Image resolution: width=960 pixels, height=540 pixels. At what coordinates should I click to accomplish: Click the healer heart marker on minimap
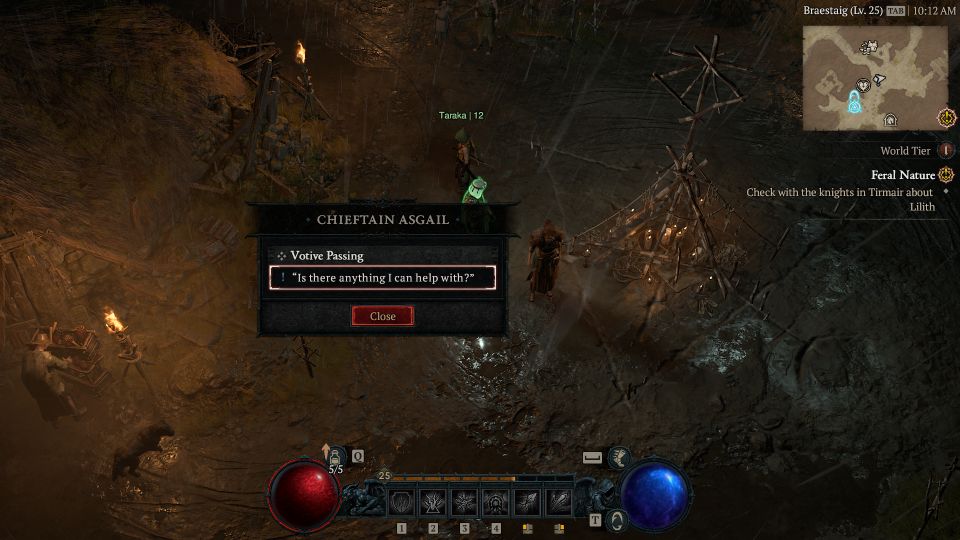(862, 86)
